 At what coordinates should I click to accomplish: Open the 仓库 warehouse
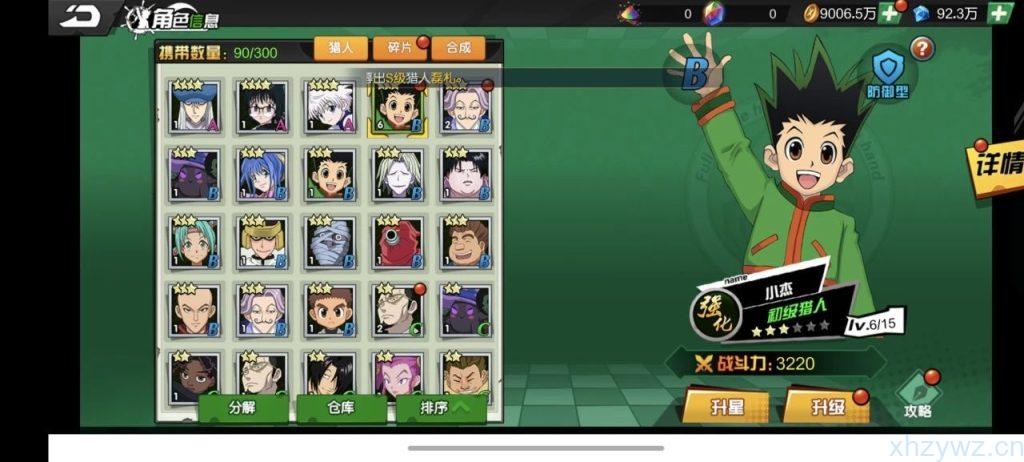(341, 408)
